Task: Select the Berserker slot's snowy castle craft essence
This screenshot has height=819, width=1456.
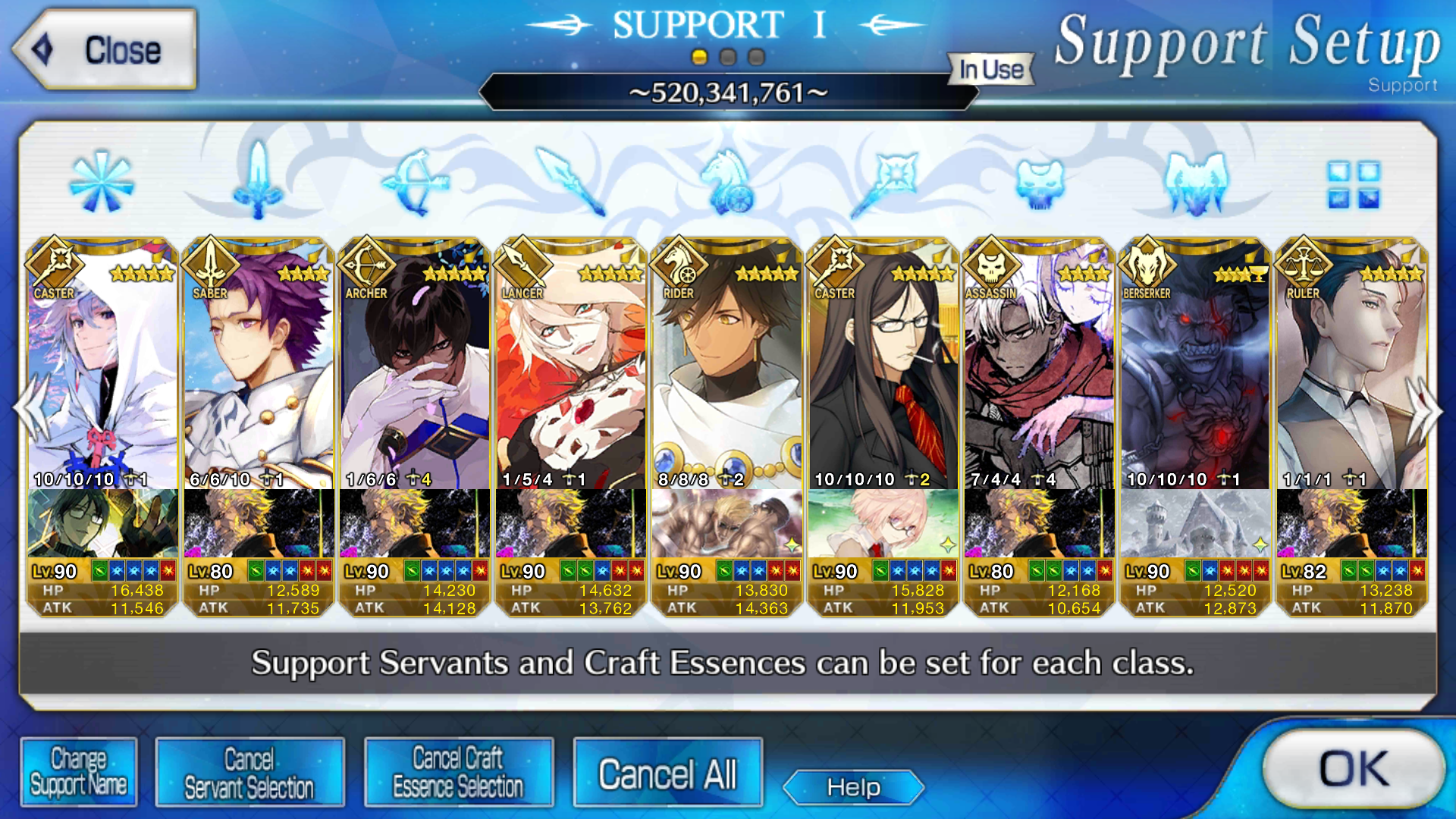Action: click(x=1196, y=523)
